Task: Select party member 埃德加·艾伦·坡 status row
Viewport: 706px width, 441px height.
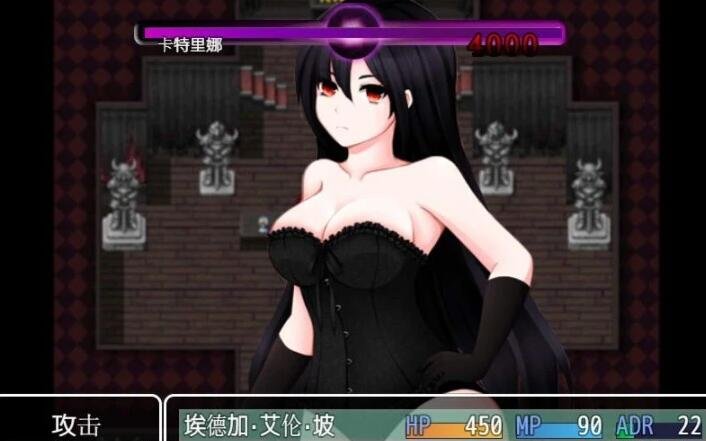Action: coord(440,425)
